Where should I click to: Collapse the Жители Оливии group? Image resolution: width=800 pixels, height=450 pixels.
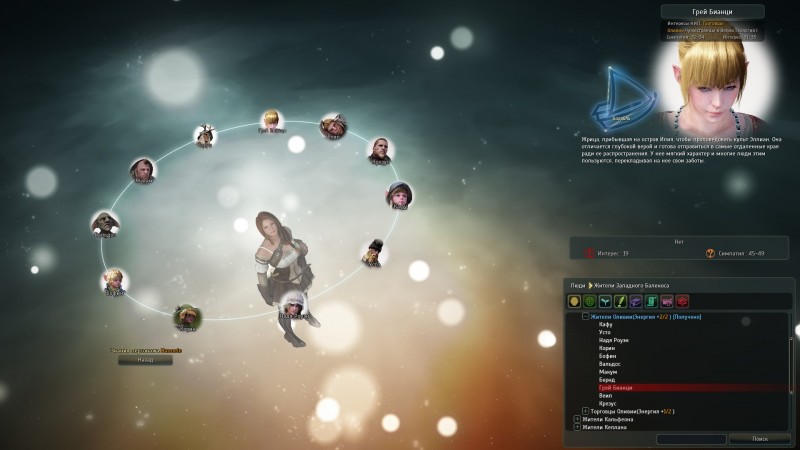[585, 316]
